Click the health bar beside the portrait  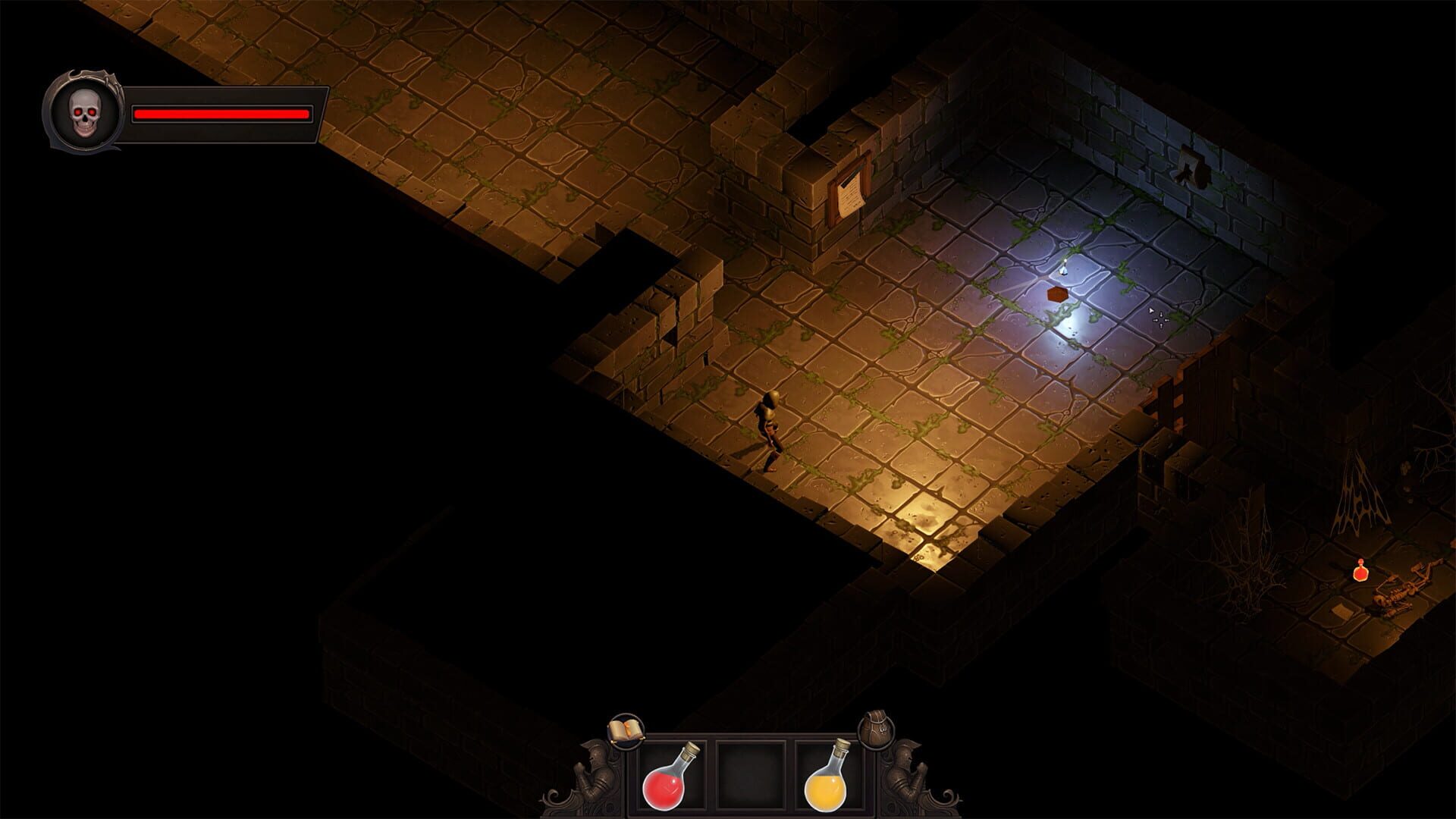(221, 114)
